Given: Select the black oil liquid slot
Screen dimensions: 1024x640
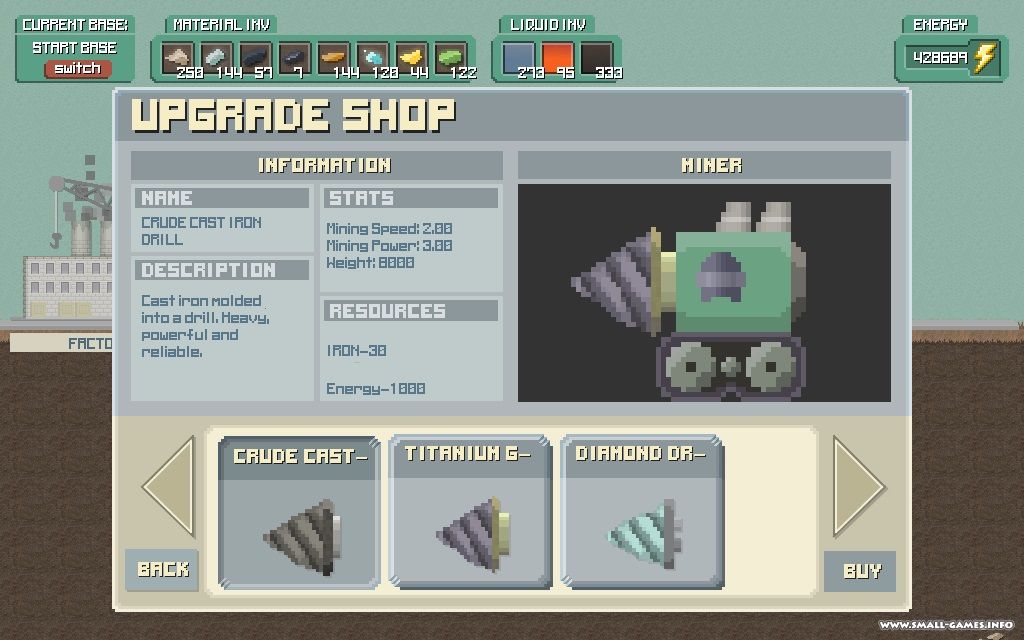Looking at the screenshot, I should click(597, 59).
